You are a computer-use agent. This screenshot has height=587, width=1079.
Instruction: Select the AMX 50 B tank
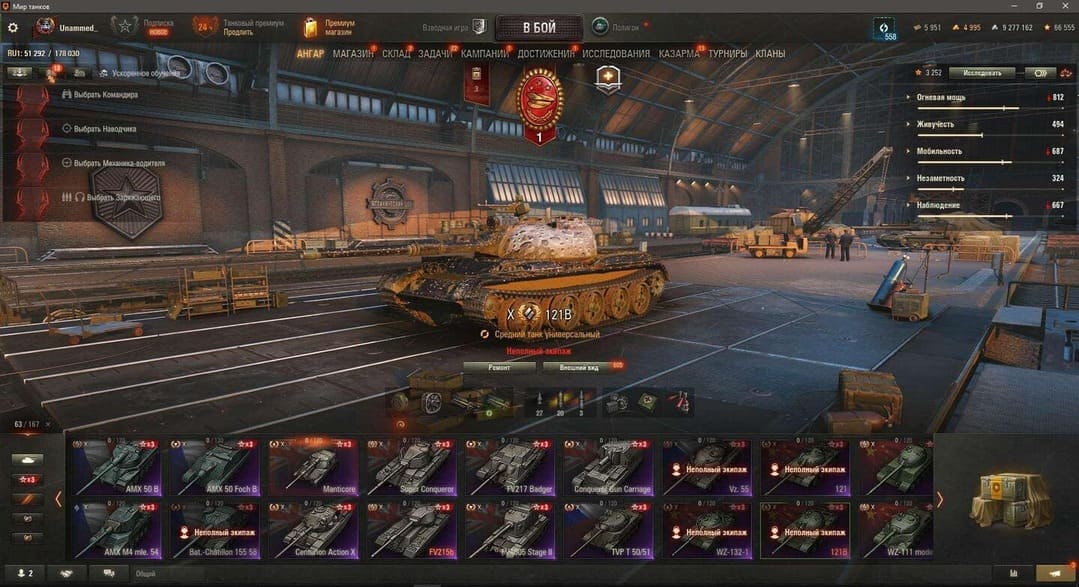point(117,466)
